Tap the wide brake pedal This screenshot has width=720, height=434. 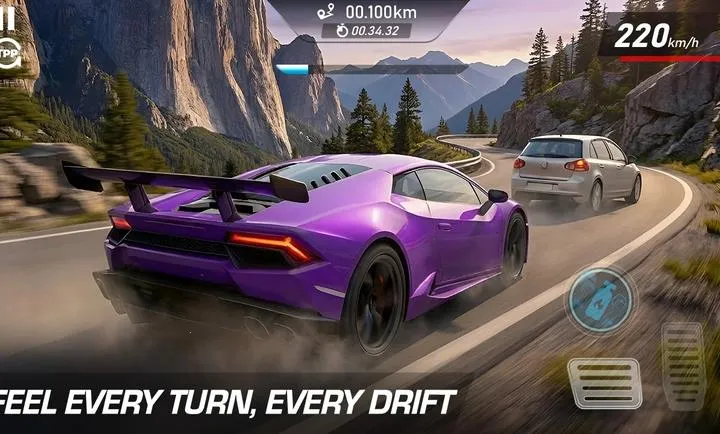(604, 383)
